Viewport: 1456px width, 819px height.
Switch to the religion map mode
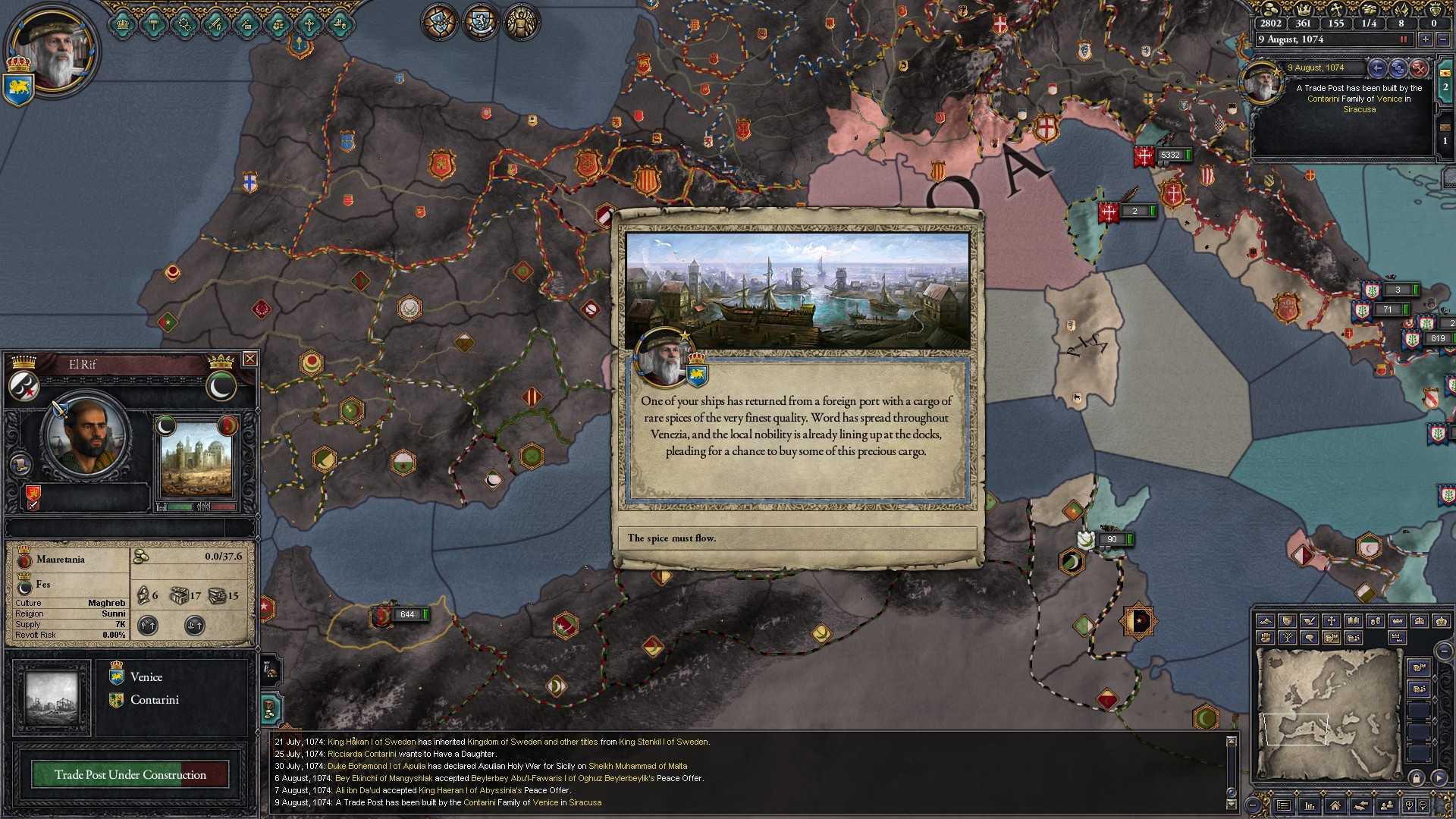point(1332,621)
